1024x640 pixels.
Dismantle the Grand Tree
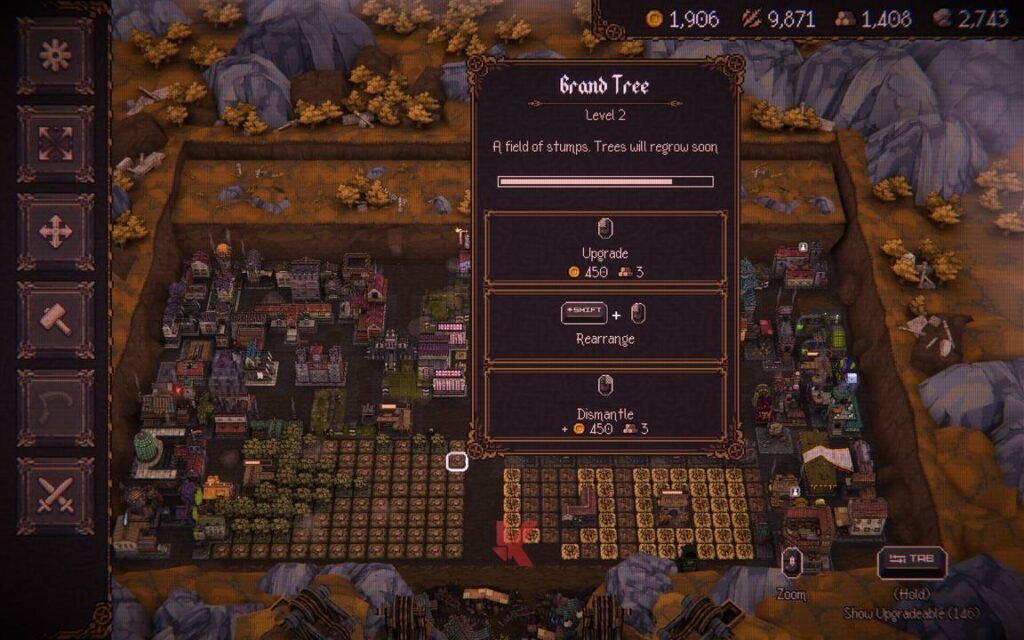604,404
